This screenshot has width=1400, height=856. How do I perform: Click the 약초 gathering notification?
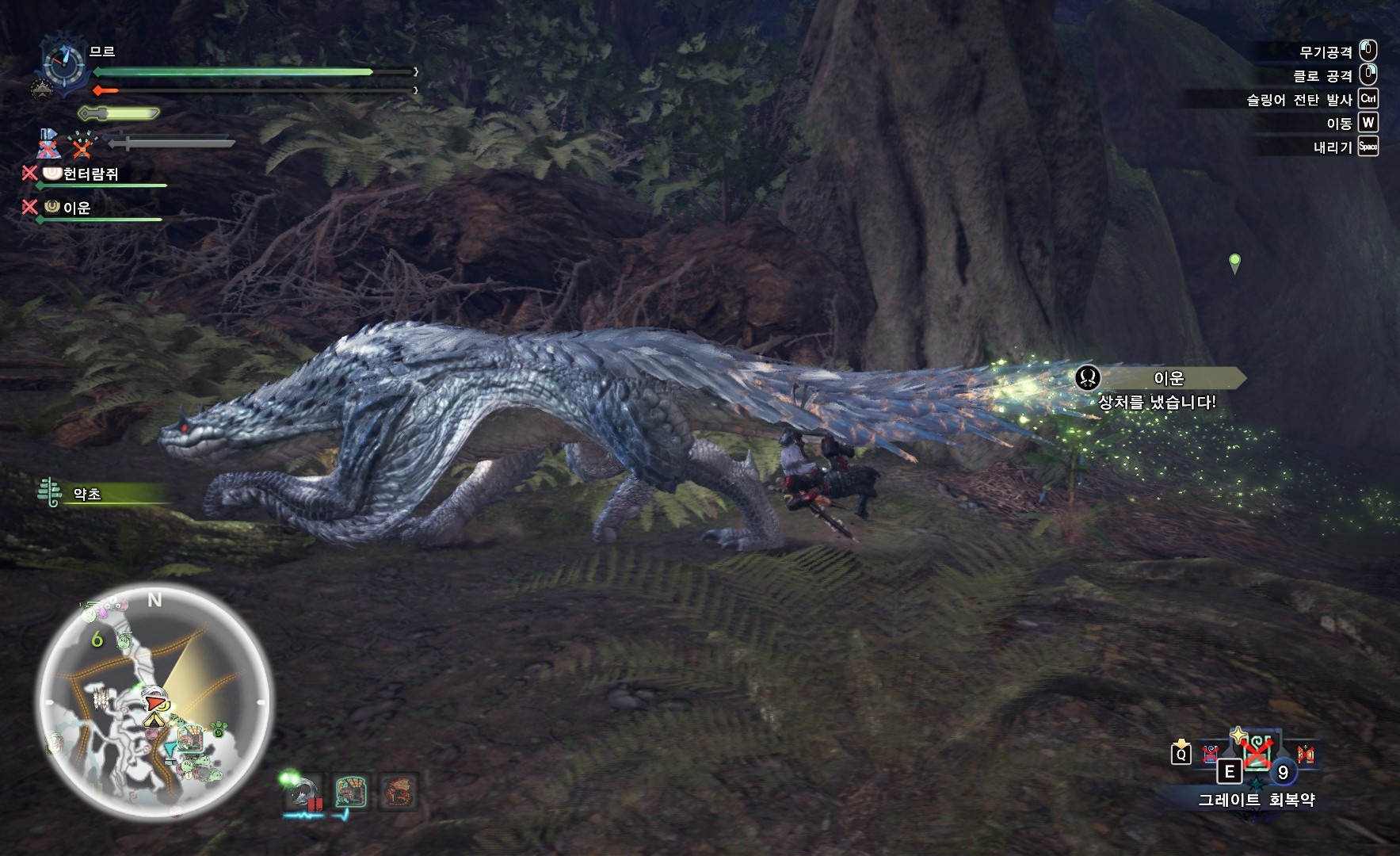click(x=87, y=494)
